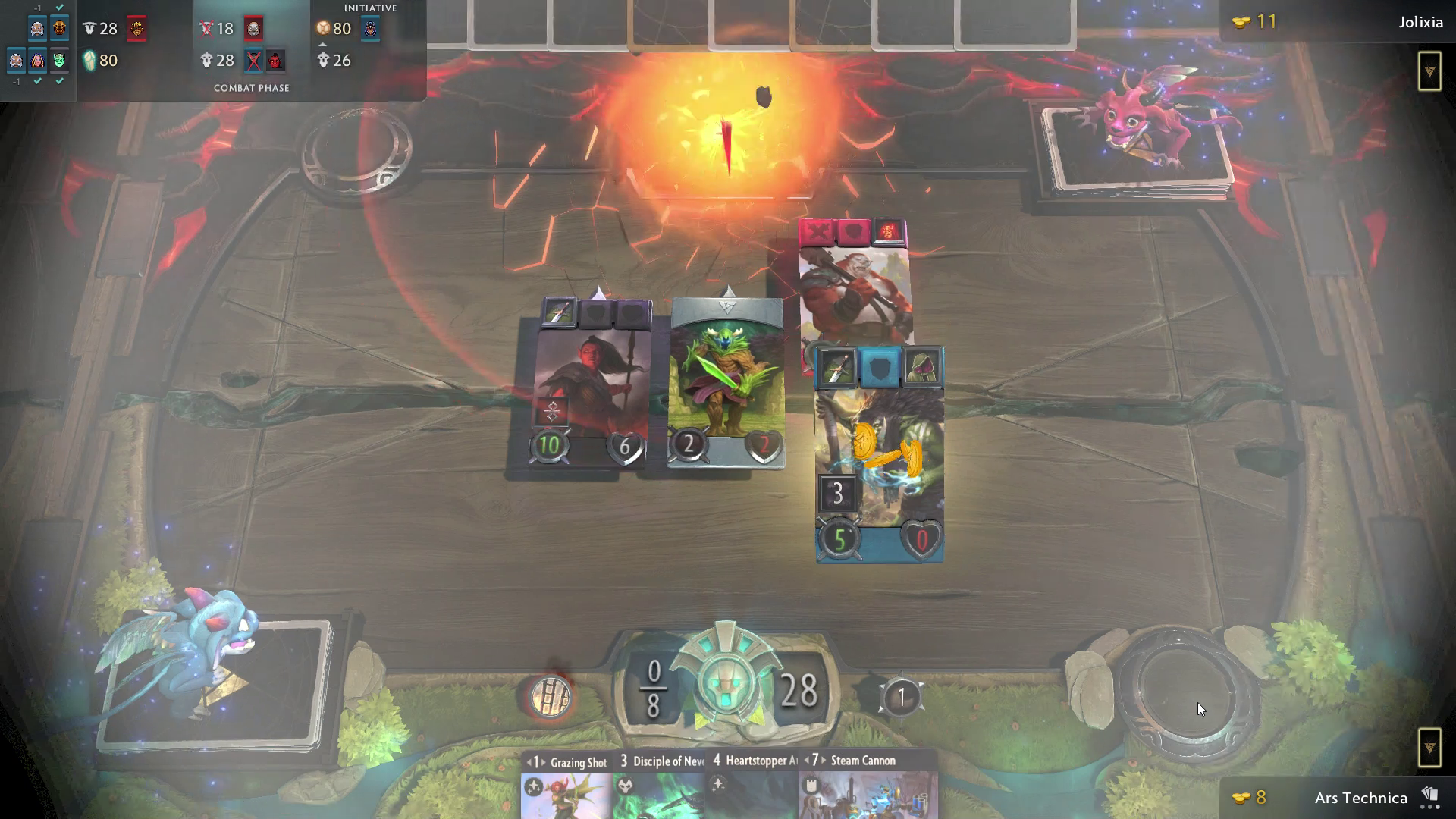Select the sword weapon slot on the troll card
1456x819 pixels.
[836, 367]
